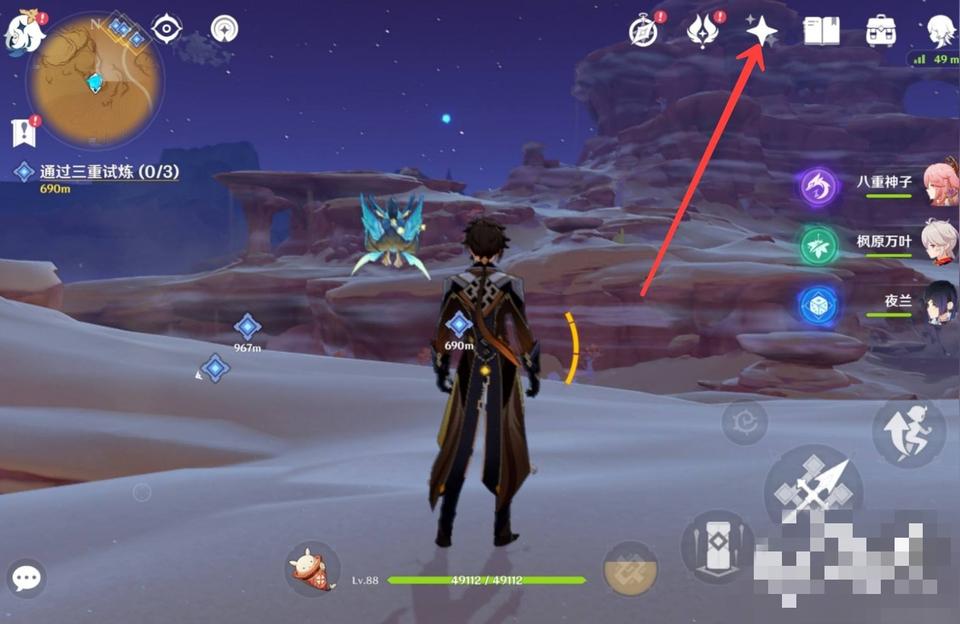Open the backpack inventory
960x624 pixels.
(880, 31)
